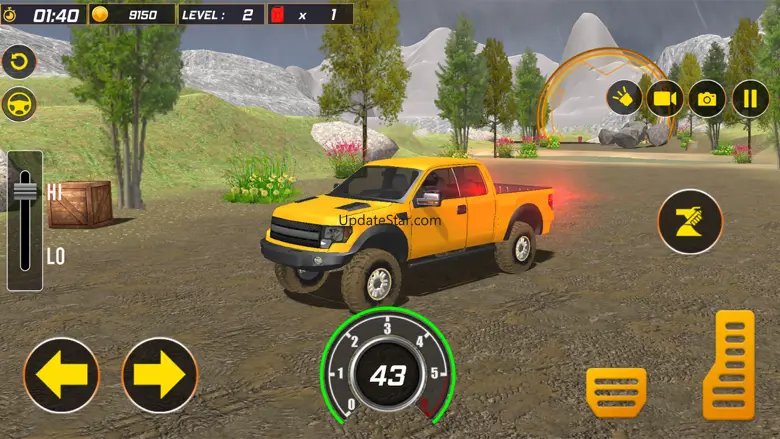The width and height of the screenshot is (780, 439).
Task: Tap the gas pedal
Action: click(x=728, y=365)
